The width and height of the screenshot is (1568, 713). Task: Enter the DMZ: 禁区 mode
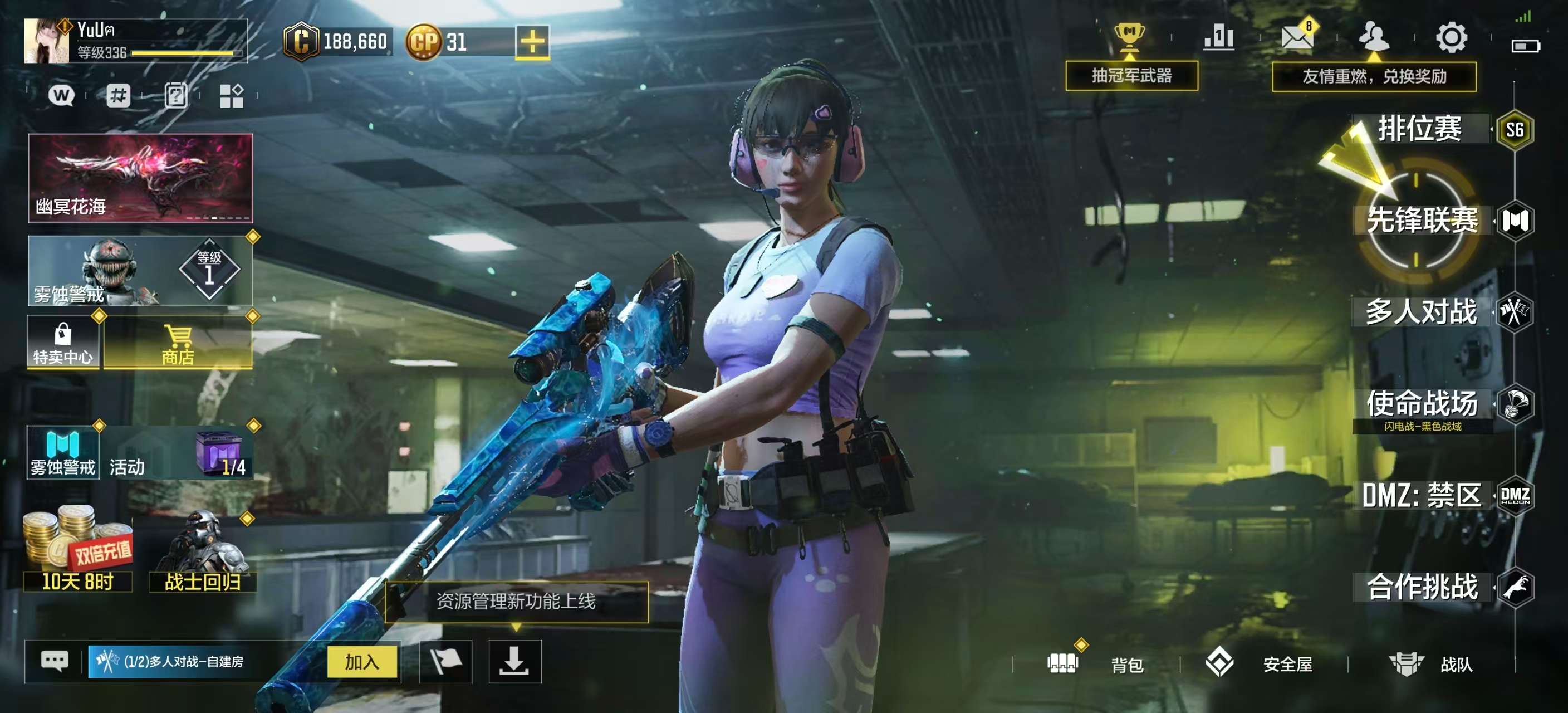1422,496
